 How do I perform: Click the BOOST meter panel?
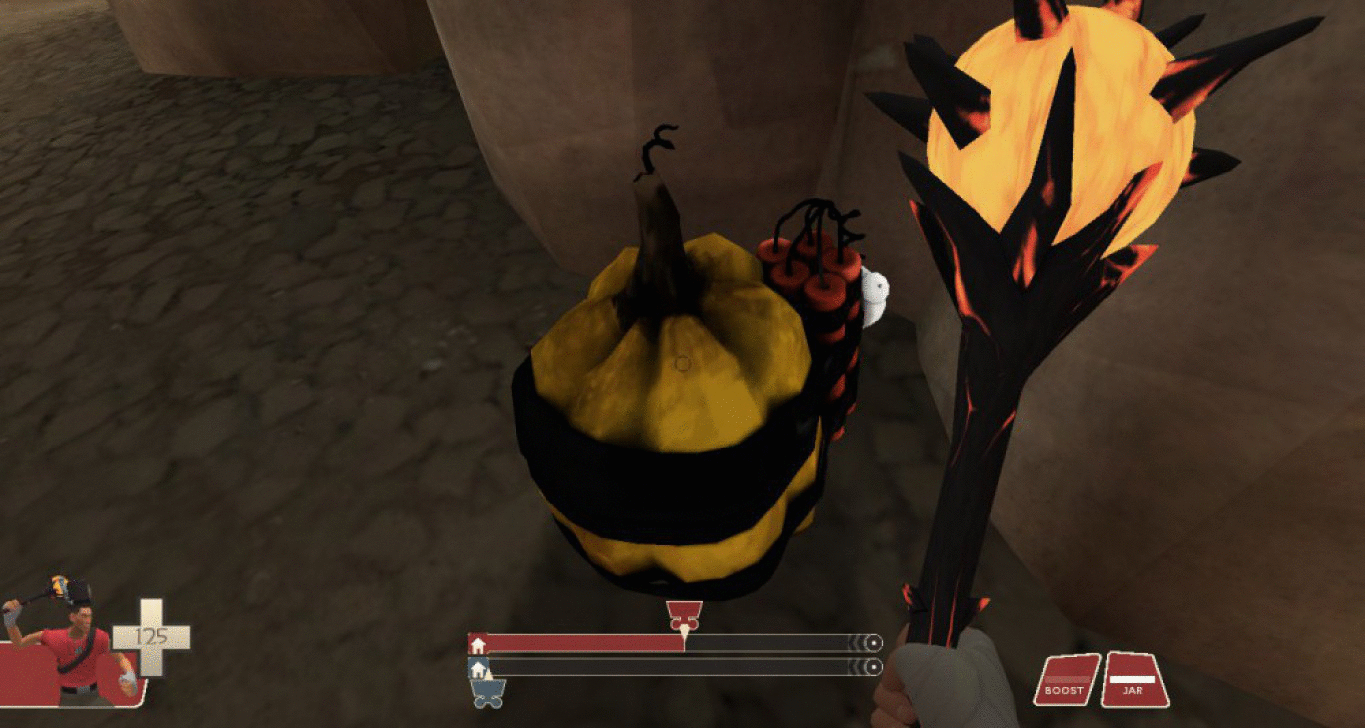point(1066,680)
